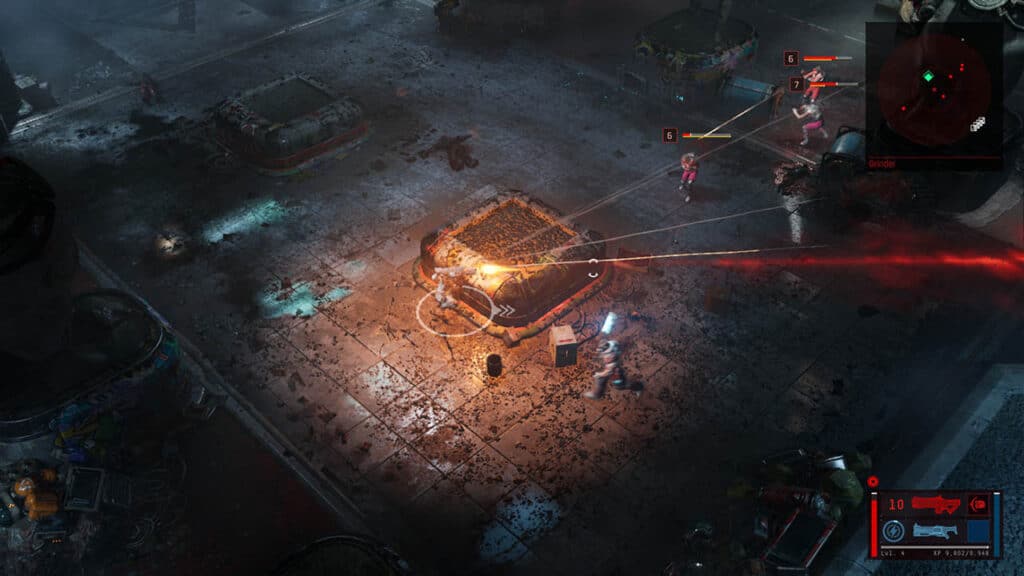This screenshot has height=576, width=1024.
Task: Click the green player marker on minimap
Action: point(928,77)
